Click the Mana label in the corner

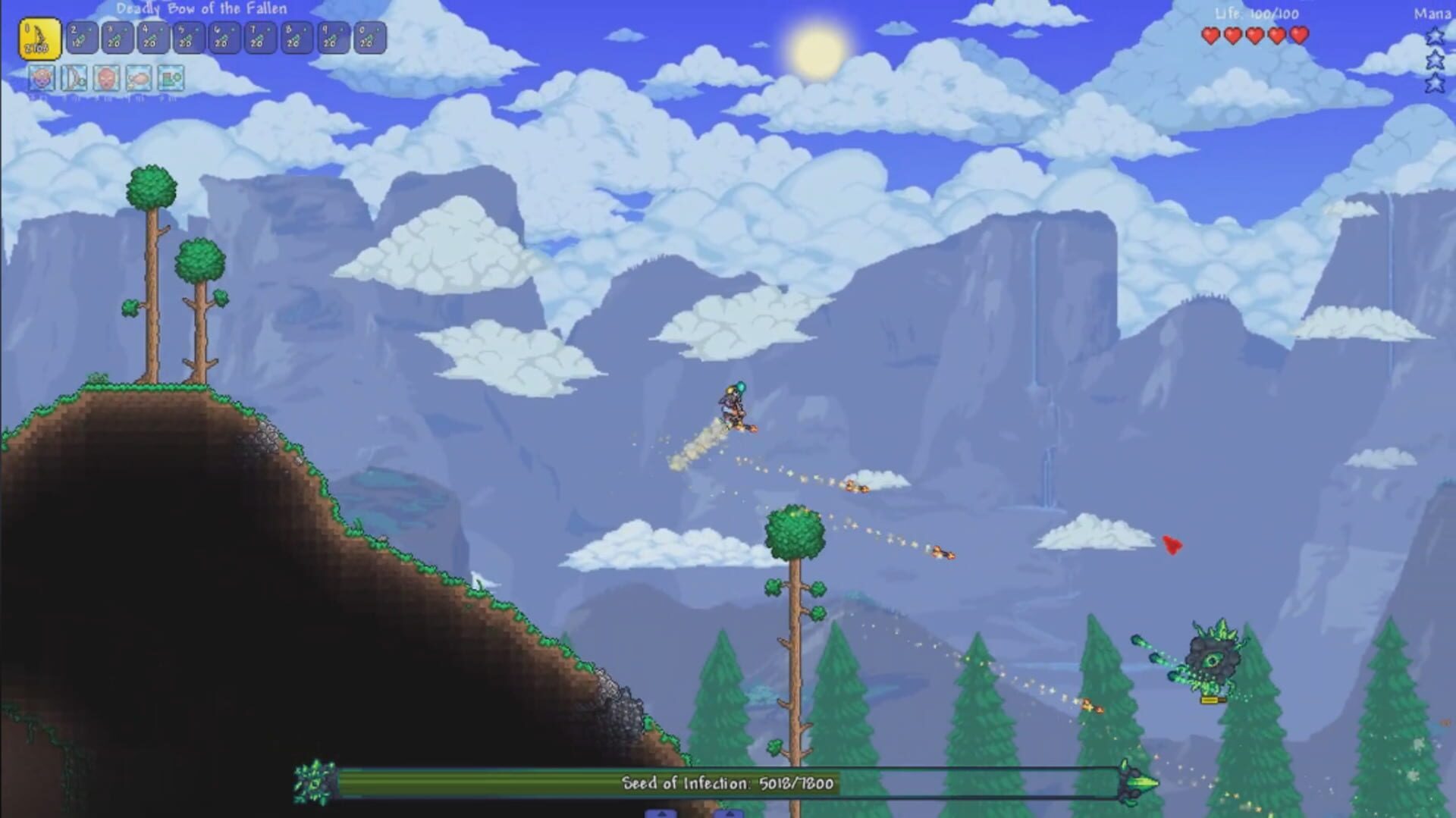[x=1434, y=13]
